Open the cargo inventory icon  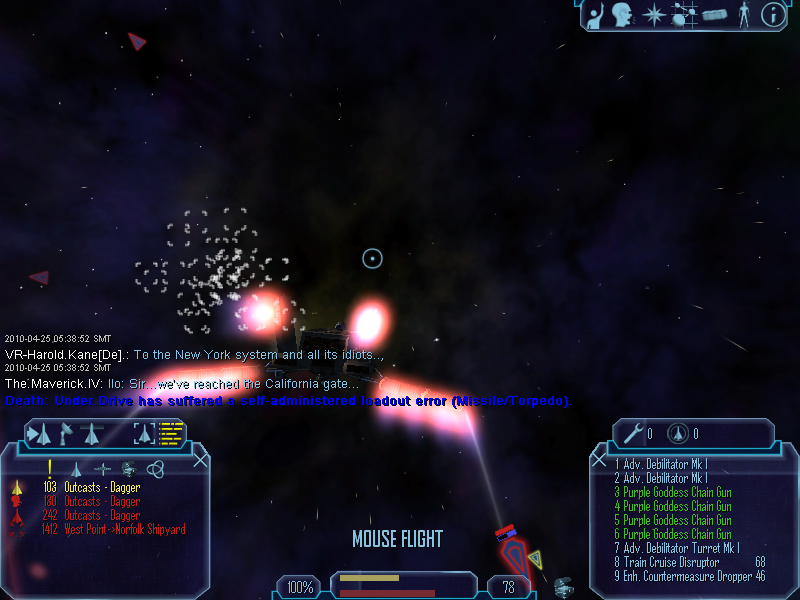713,15
